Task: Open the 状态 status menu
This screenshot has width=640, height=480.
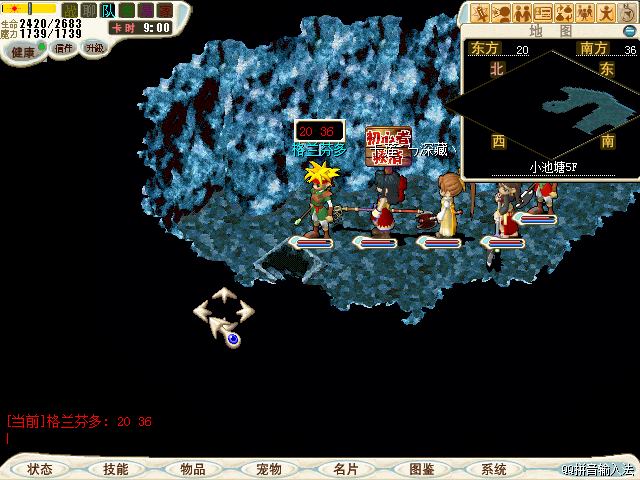Action: click(x=41, y=469)
